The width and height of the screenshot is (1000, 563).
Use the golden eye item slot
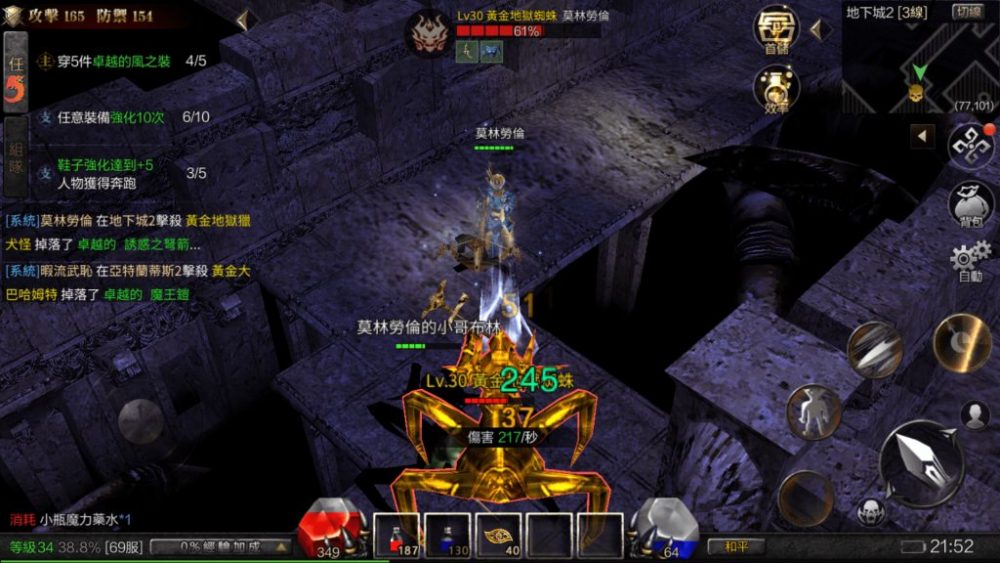pos(498,535)
